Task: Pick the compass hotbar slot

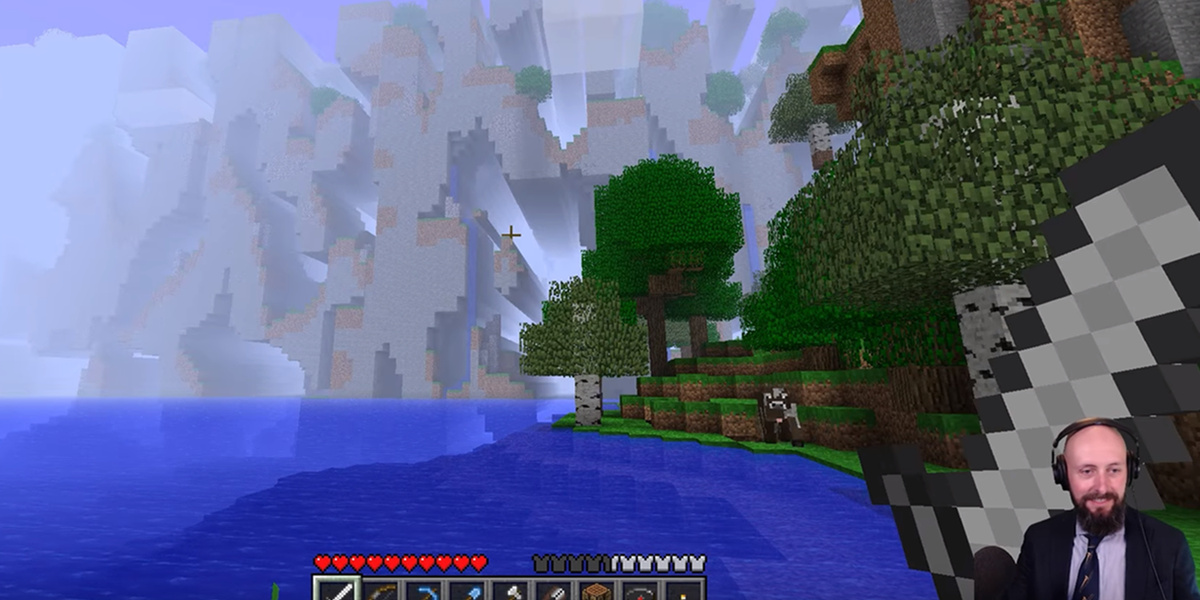Action: tap(643, 591)
